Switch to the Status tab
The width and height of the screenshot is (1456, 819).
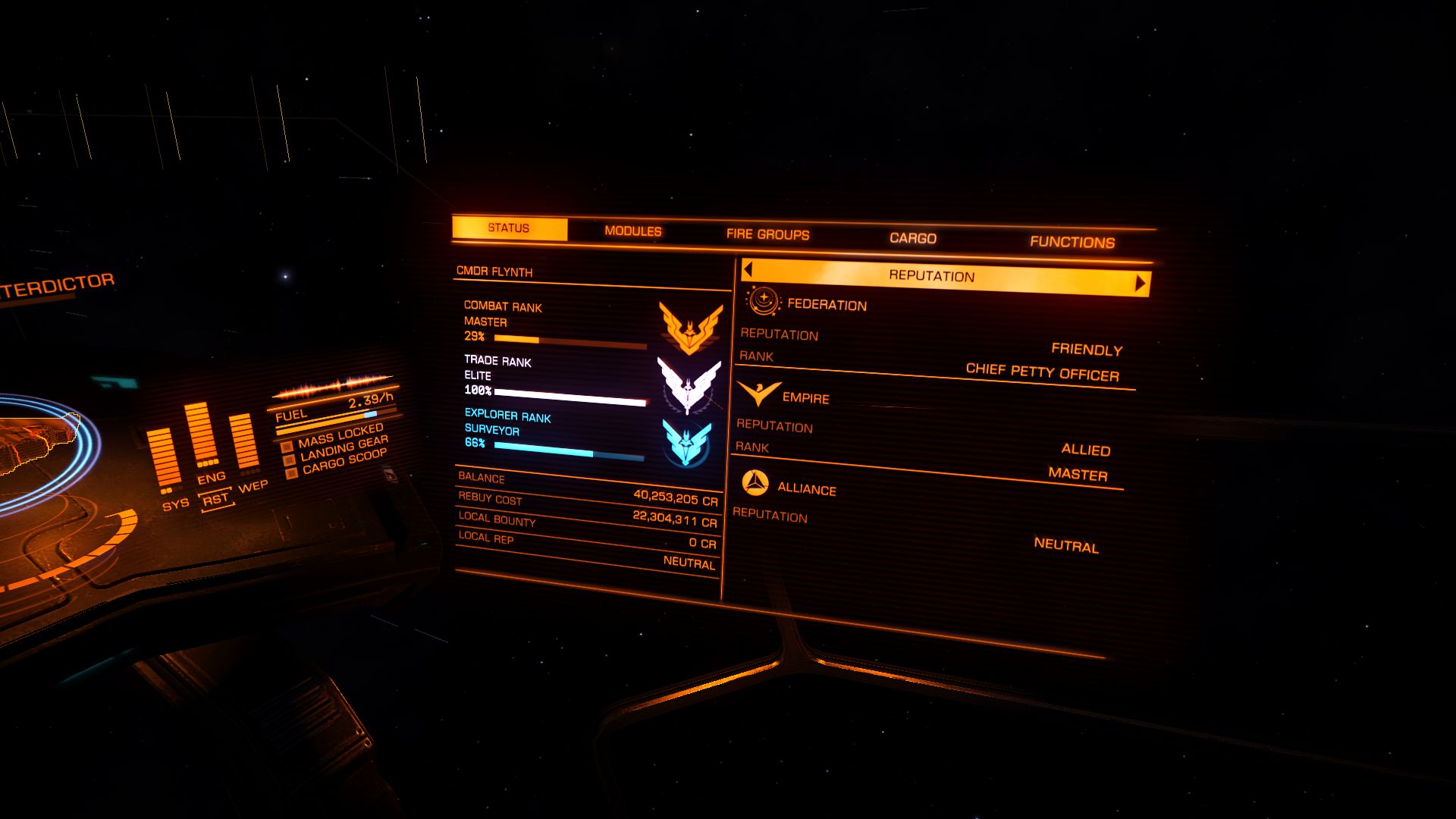tap(509, 228)
